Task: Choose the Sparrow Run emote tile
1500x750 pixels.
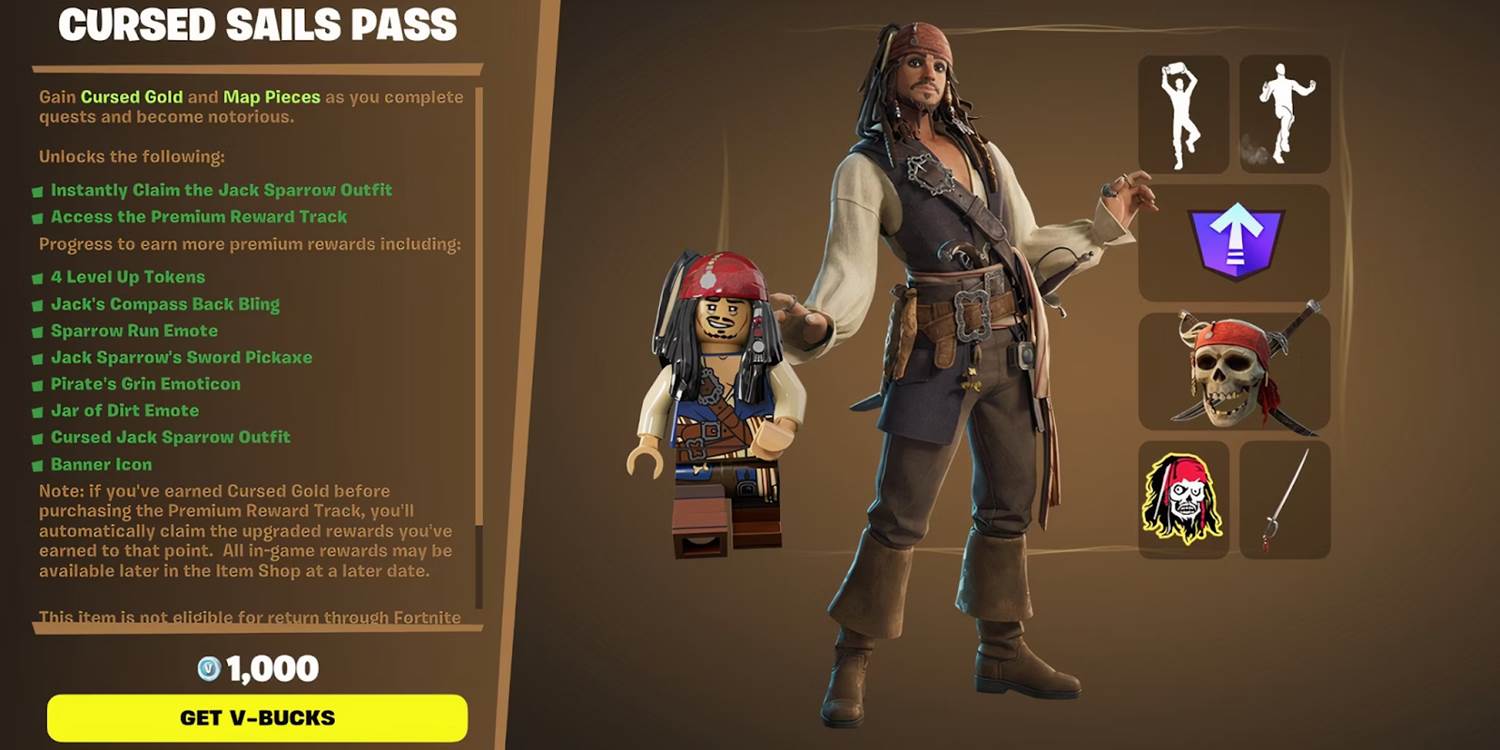Action: (x=1285, y=114)
